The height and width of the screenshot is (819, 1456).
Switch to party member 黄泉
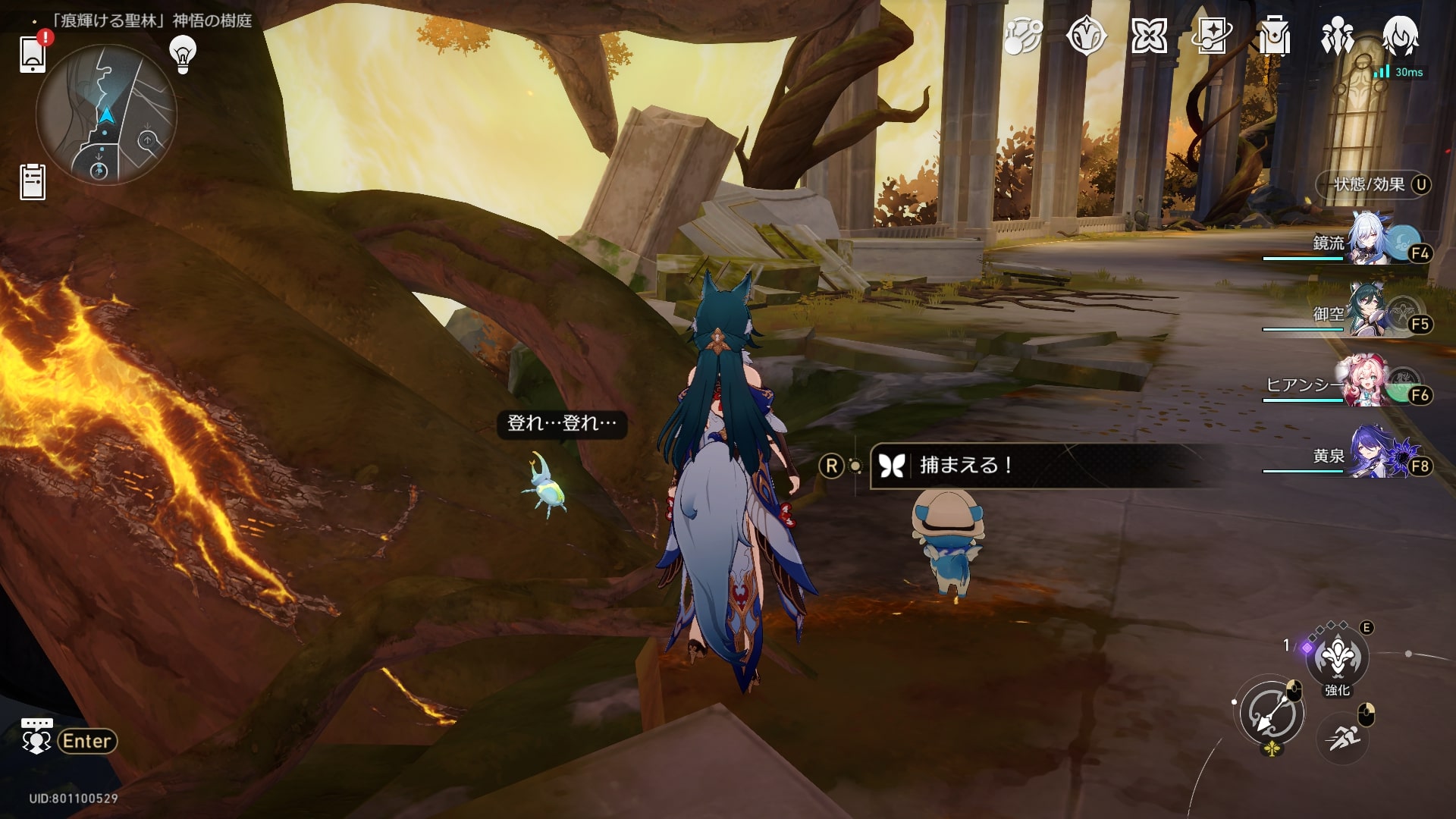[x=1369, y=455]
